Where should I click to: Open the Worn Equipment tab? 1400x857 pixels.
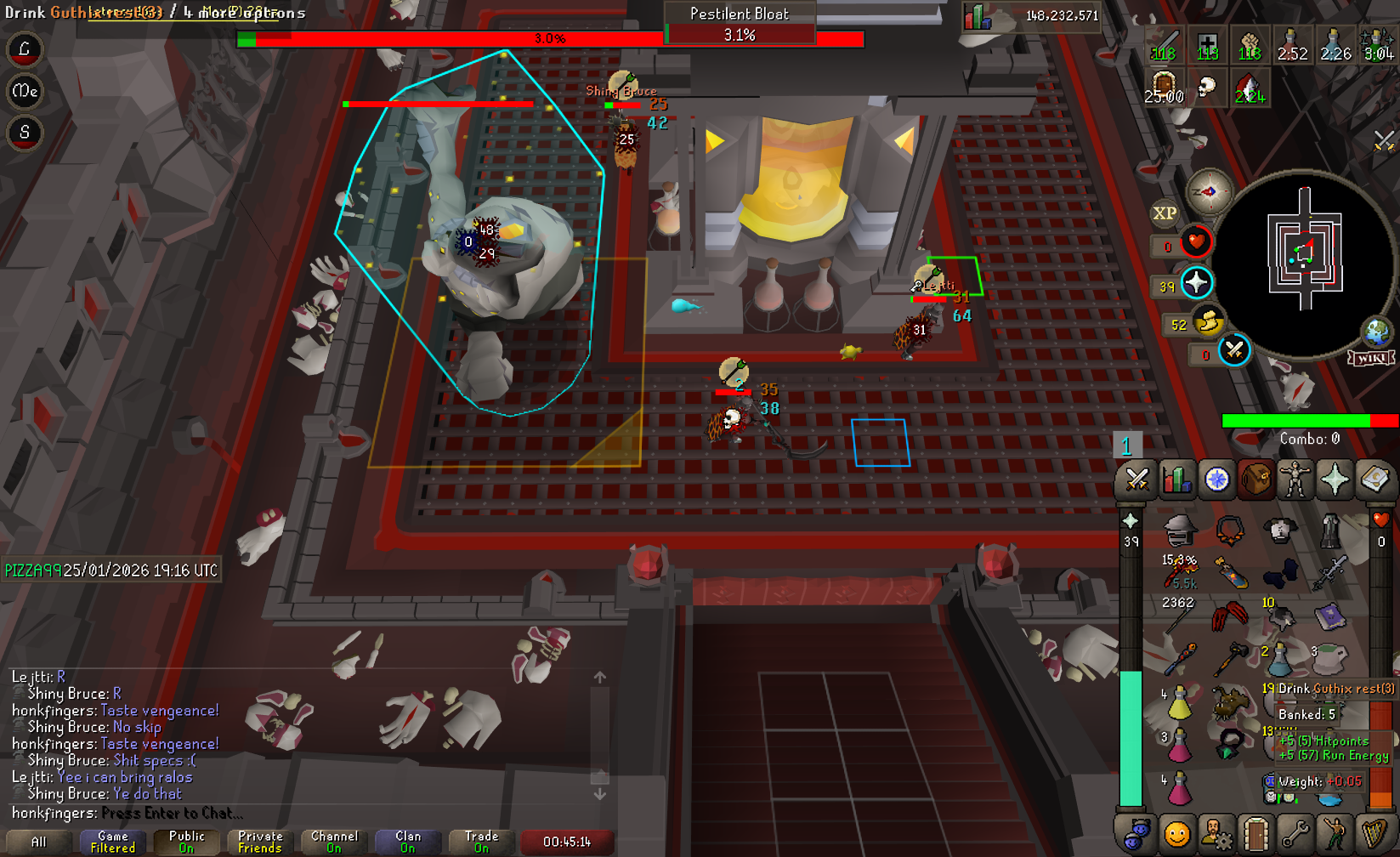(x=1295, y=480)
